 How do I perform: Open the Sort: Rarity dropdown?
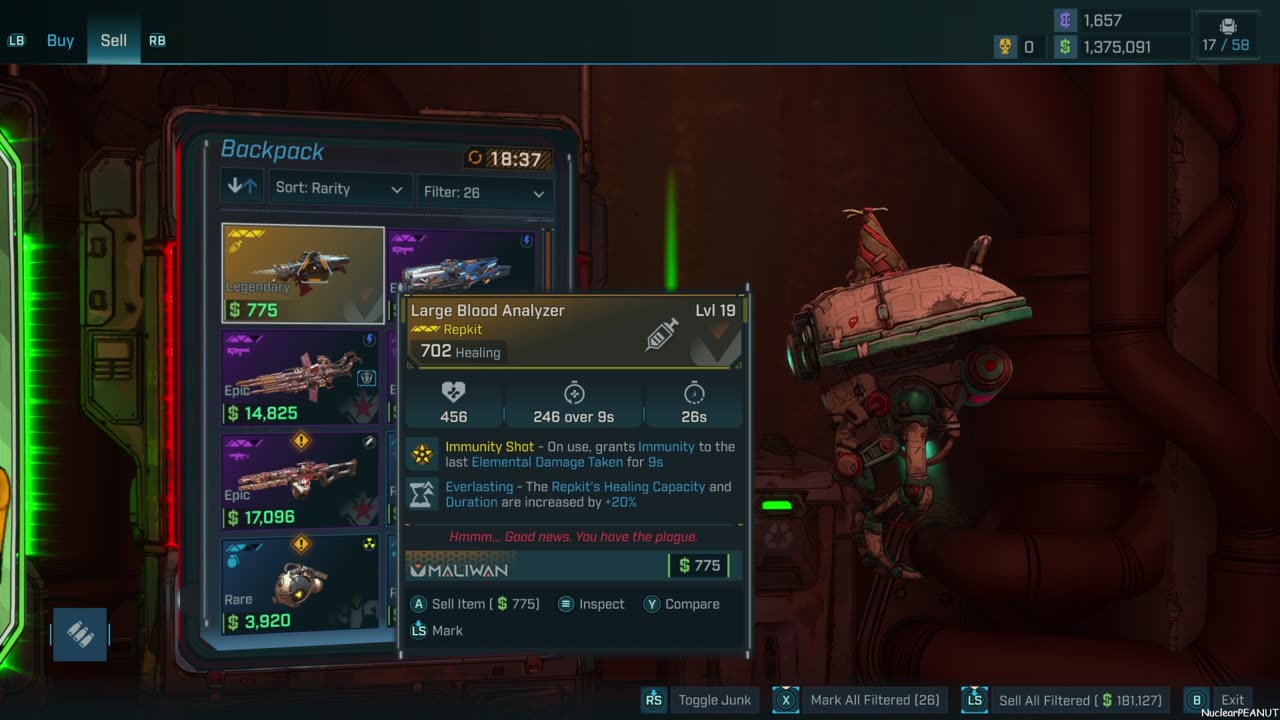click(x=340, y=189)
